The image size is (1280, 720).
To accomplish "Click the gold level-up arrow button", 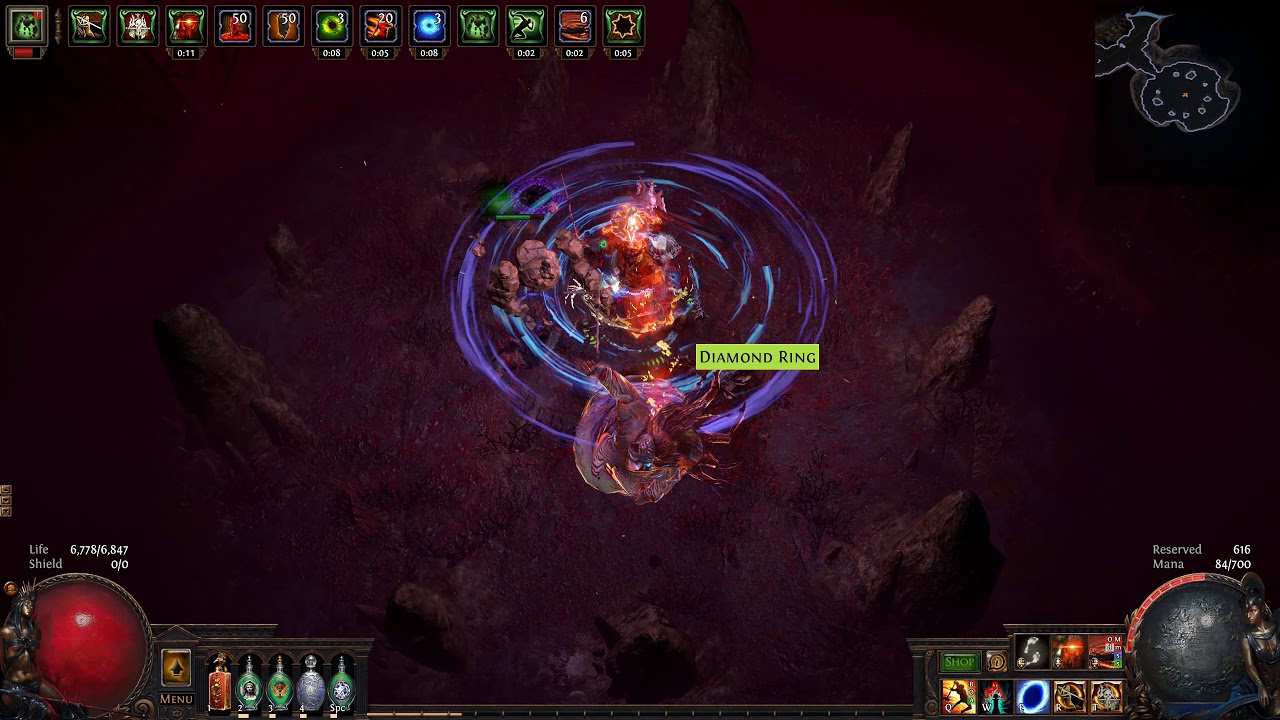I will click(x=176, y=668).
